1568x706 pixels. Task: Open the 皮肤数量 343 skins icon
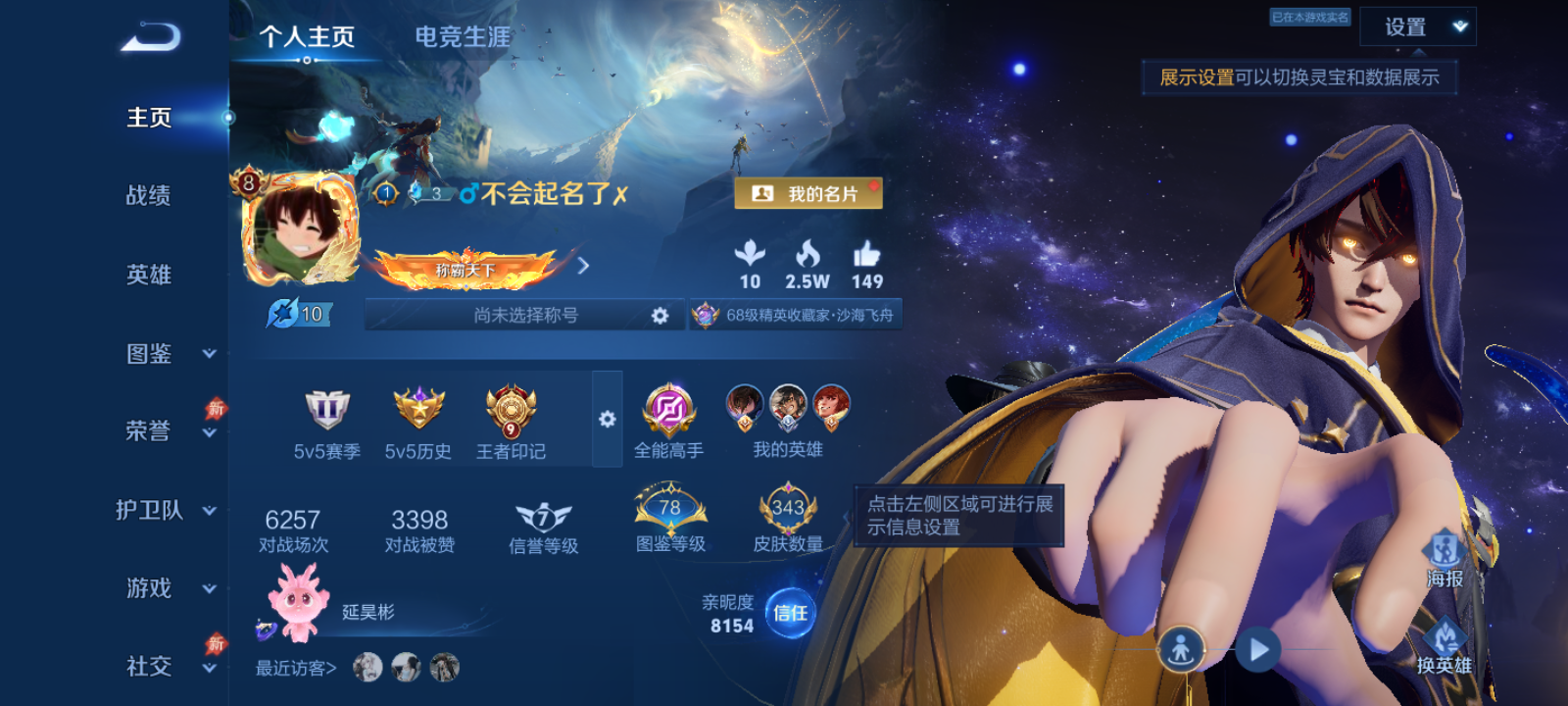click(x=789, y=510)
